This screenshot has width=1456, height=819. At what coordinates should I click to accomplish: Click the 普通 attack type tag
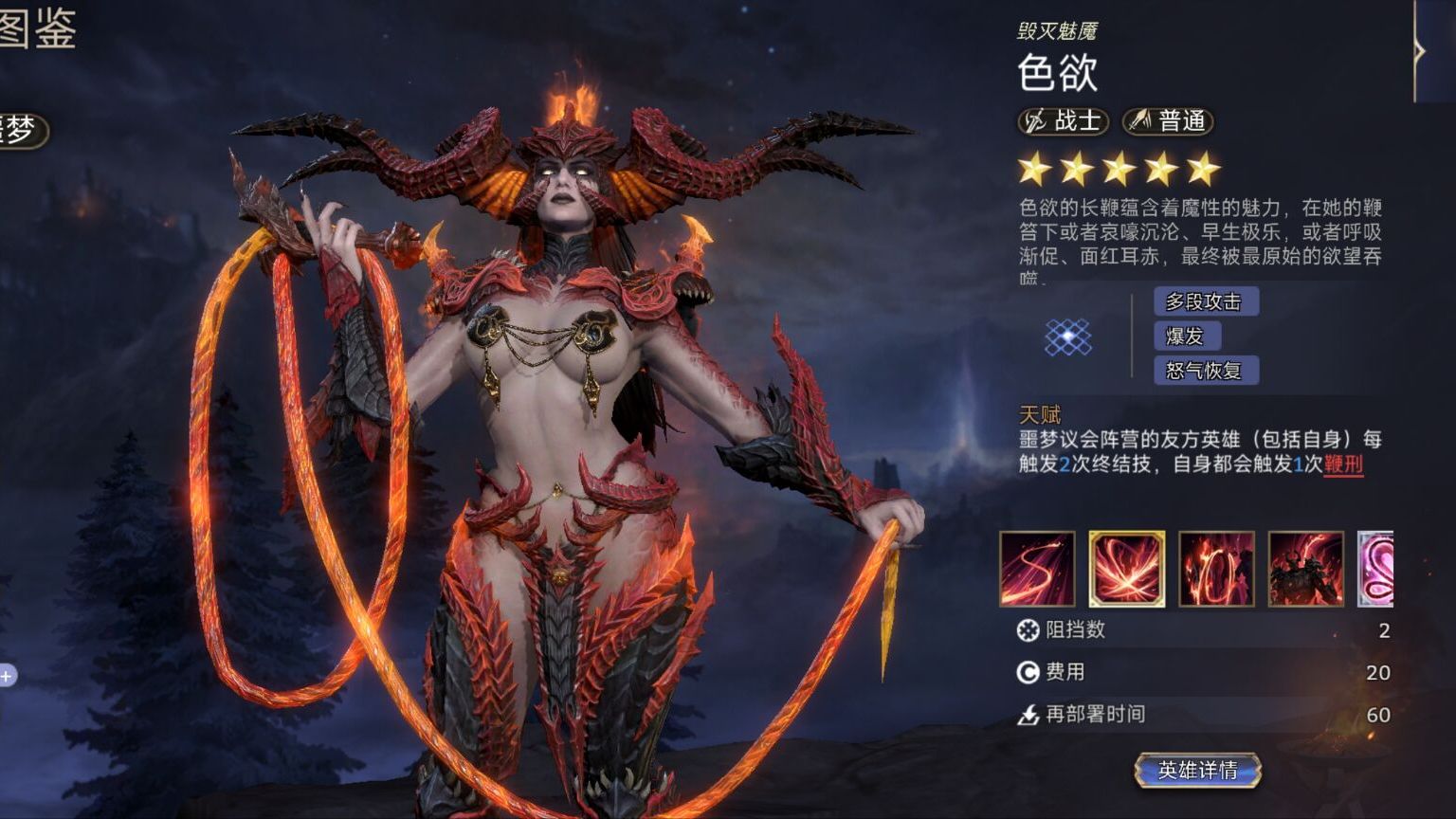coord(1168,121)
